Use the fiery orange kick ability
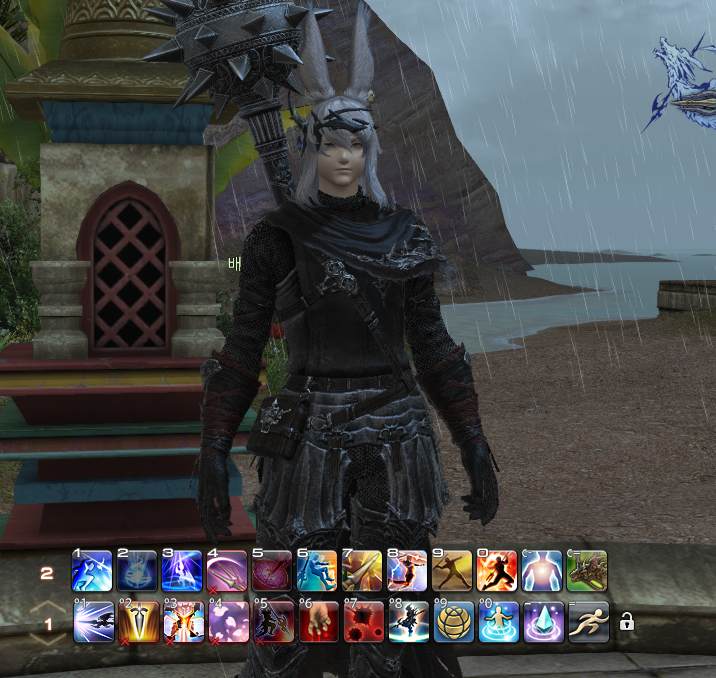This screenshot has height=678, width=716. coord(498,571)
